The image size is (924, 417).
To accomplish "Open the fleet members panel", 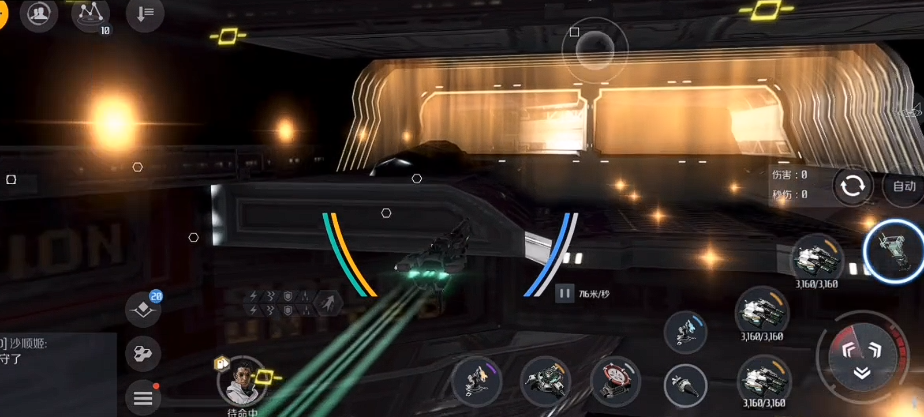I will coord(40,14).
